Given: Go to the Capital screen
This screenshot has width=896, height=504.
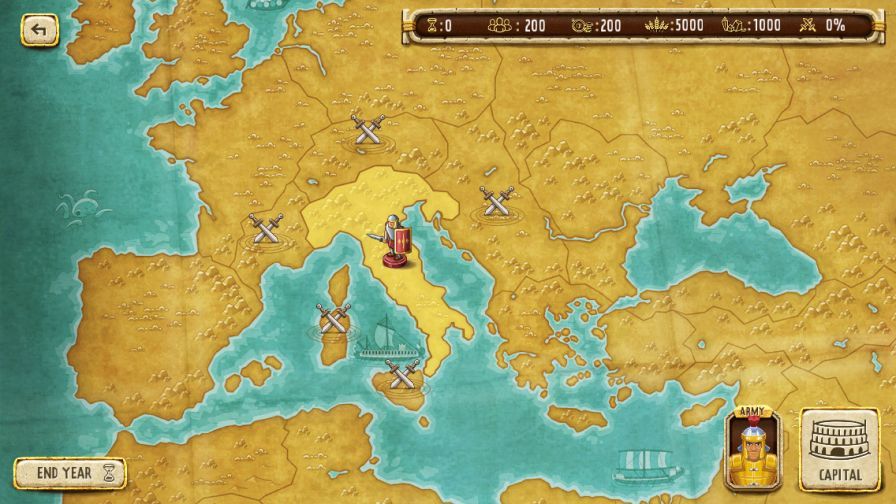Looking at the screenshot, I should tap(840, 448).
